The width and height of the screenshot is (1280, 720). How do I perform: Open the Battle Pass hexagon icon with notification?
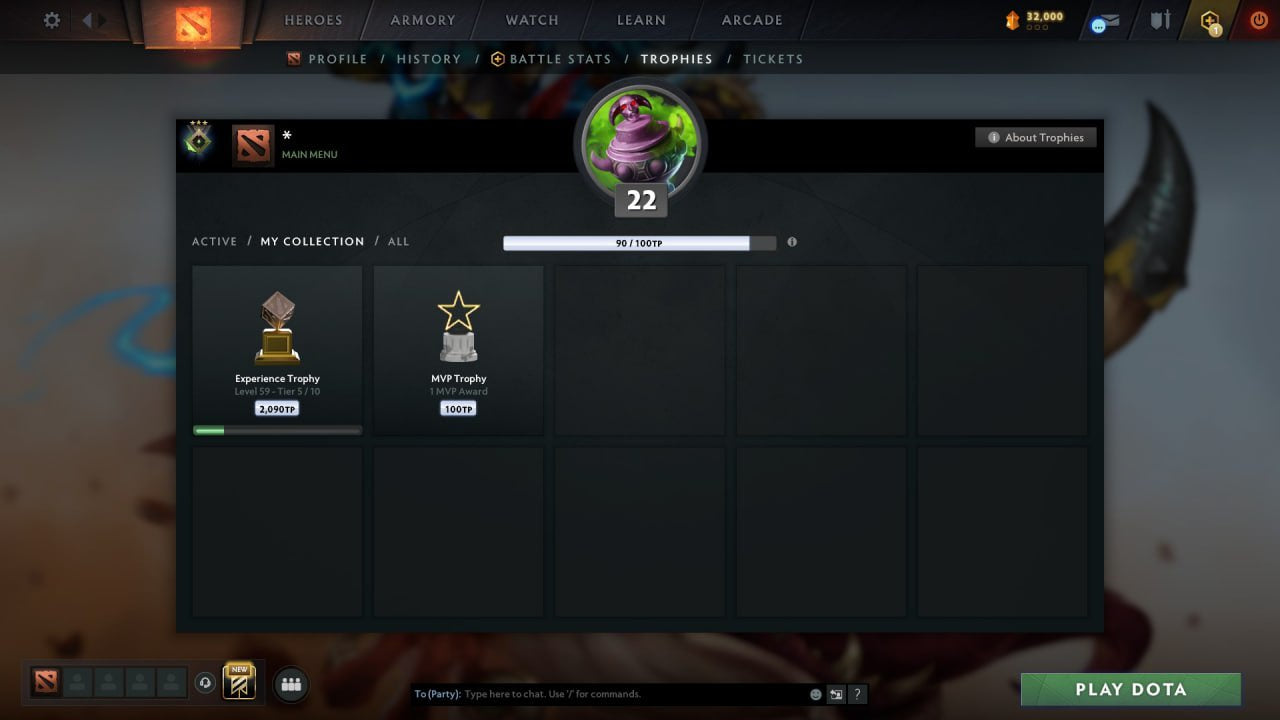(x=1210, y=19)
